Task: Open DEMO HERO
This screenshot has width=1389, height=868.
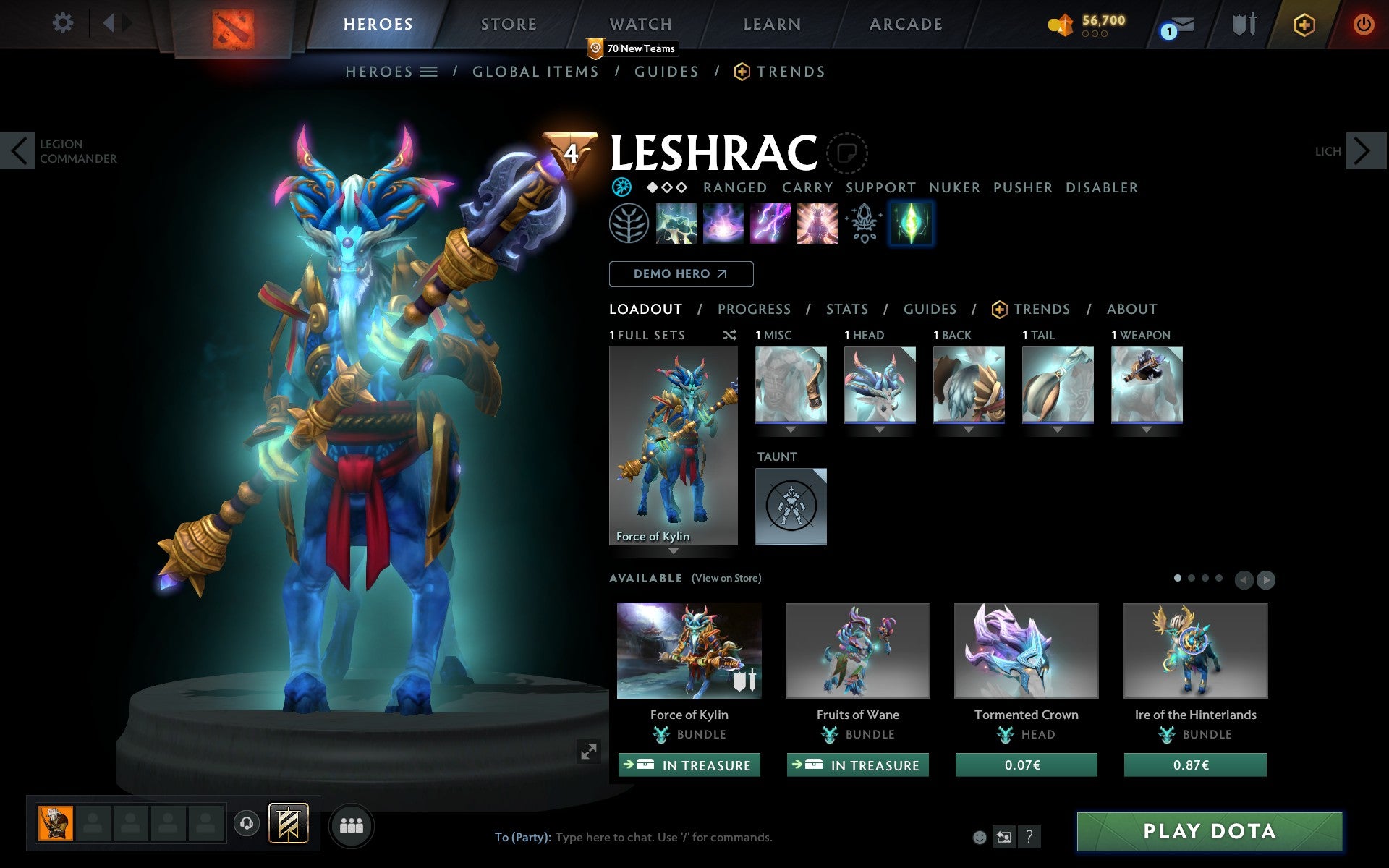Action: pos(681,274)
